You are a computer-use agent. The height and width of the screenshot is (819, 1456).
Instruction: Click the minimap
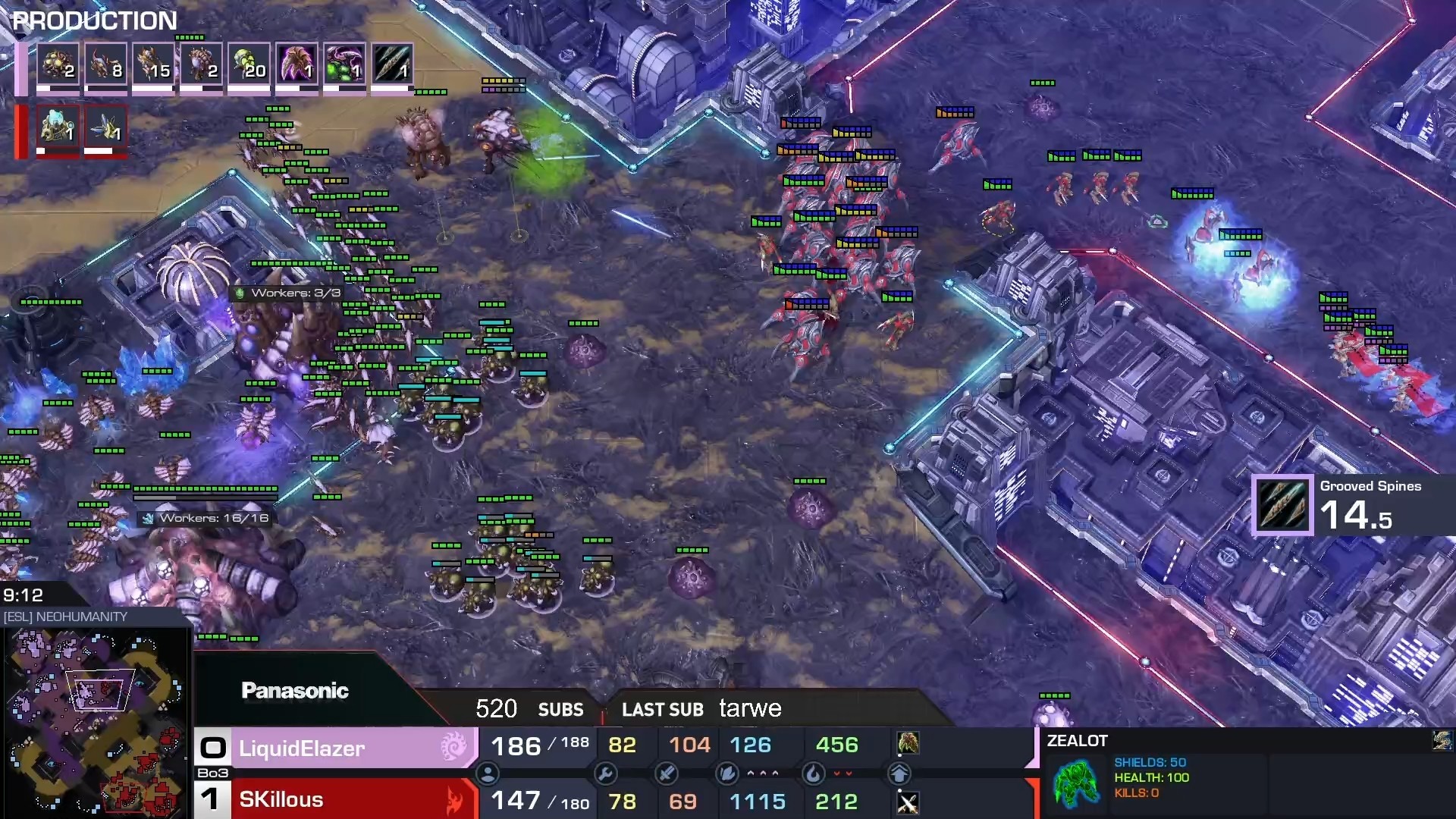[x=95, y=722]
